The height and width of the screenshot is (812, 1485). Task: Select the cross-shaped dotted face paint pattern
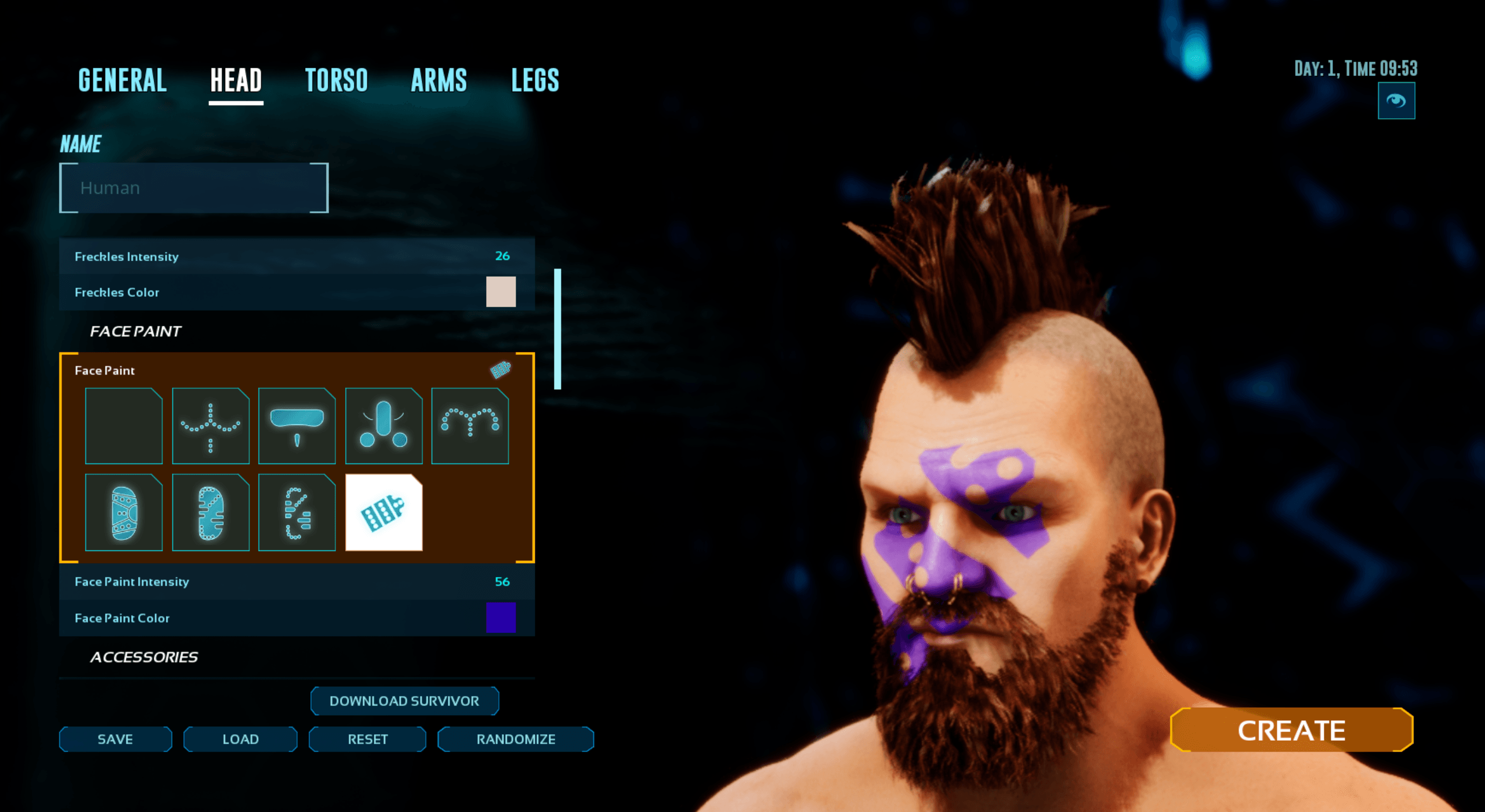[210, 426]
